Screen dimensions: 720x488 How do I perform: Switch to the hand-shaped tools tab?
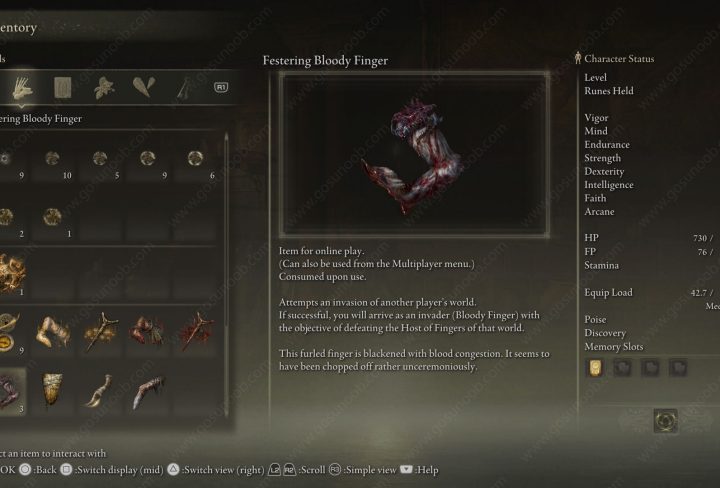coord(20,88)
